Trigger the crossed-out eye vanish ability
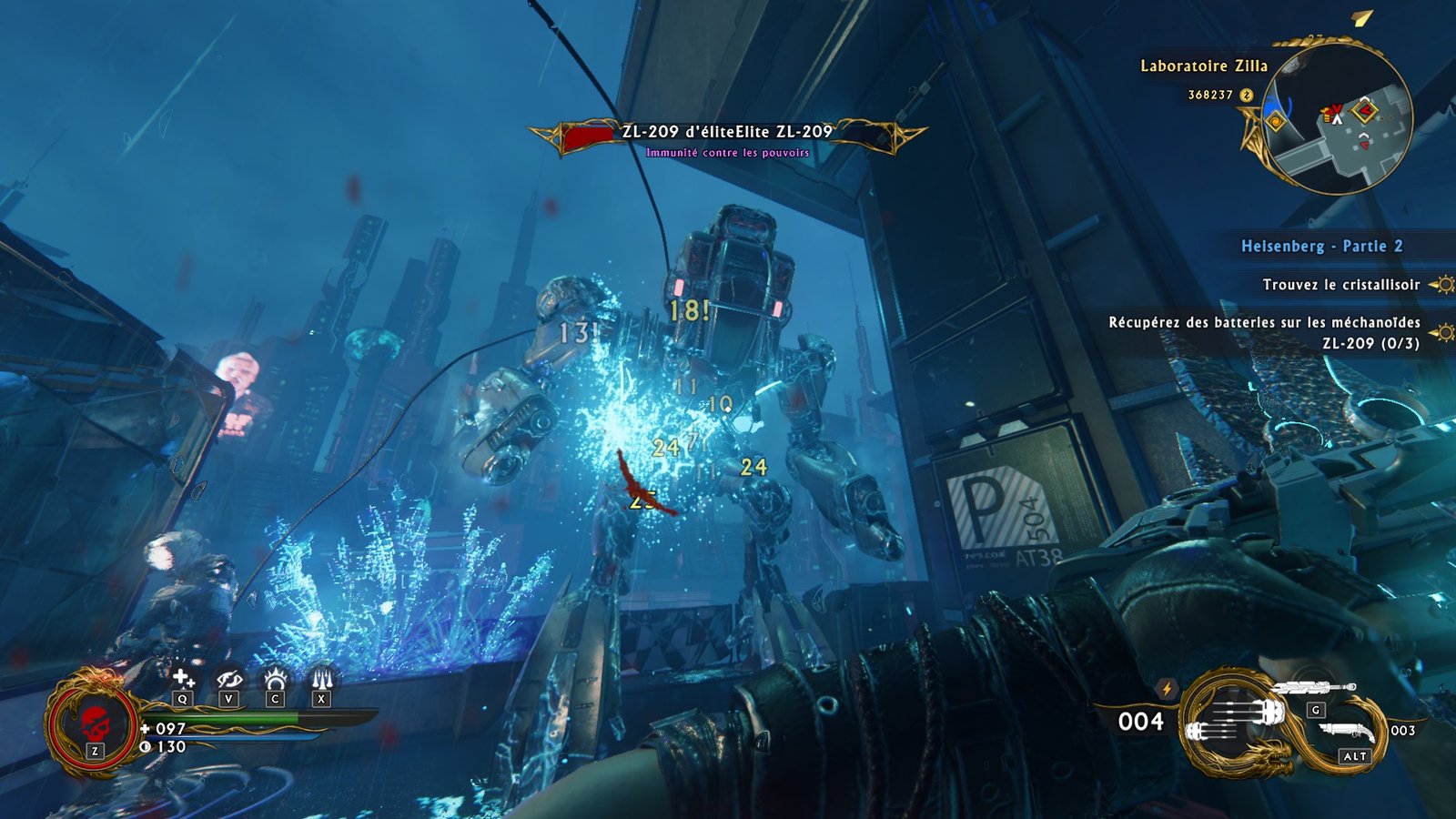1456x819 pixels. tap(228, 679)
